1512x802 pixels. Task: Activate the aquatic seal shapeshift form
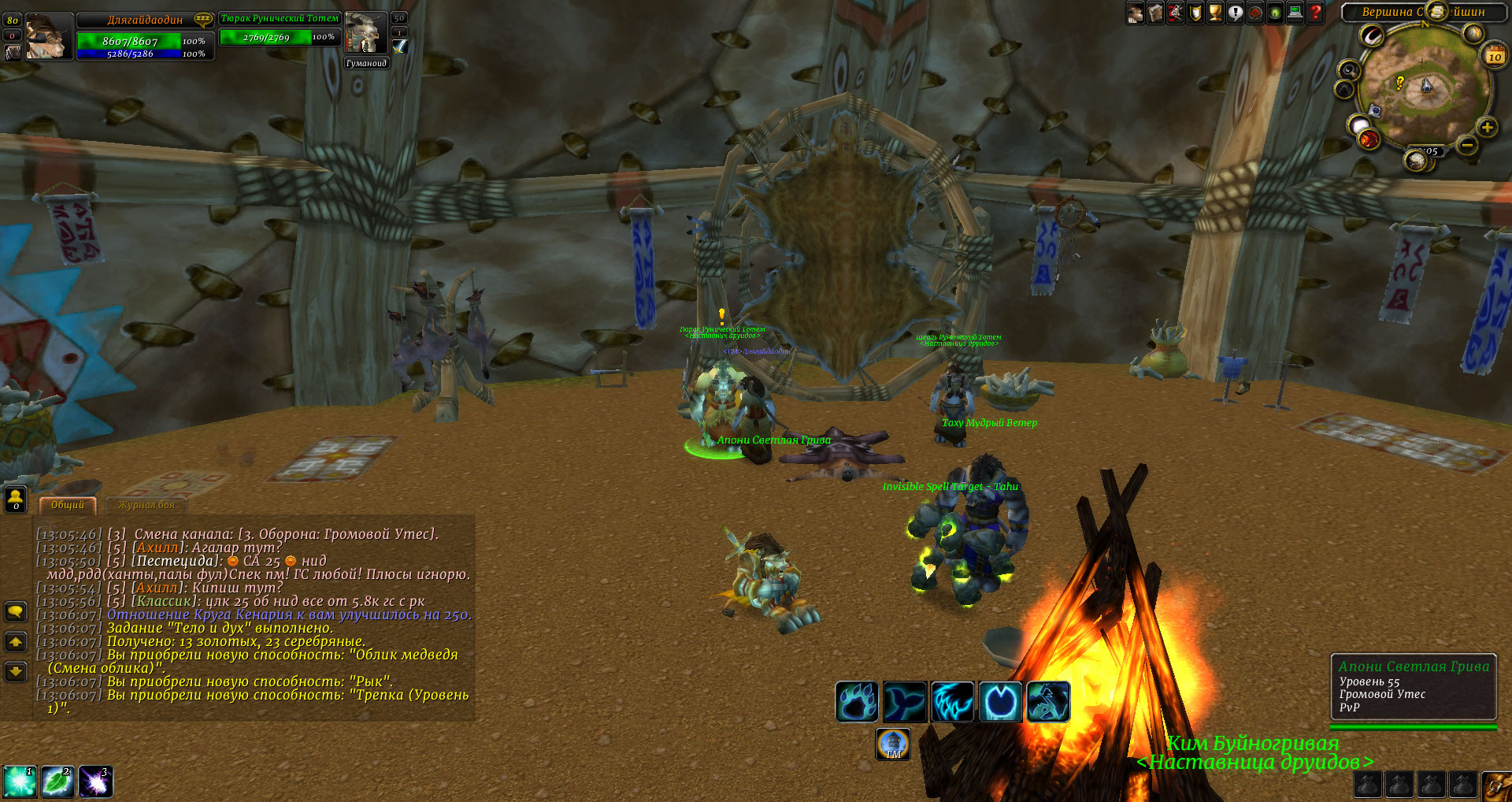click(905, 701)
